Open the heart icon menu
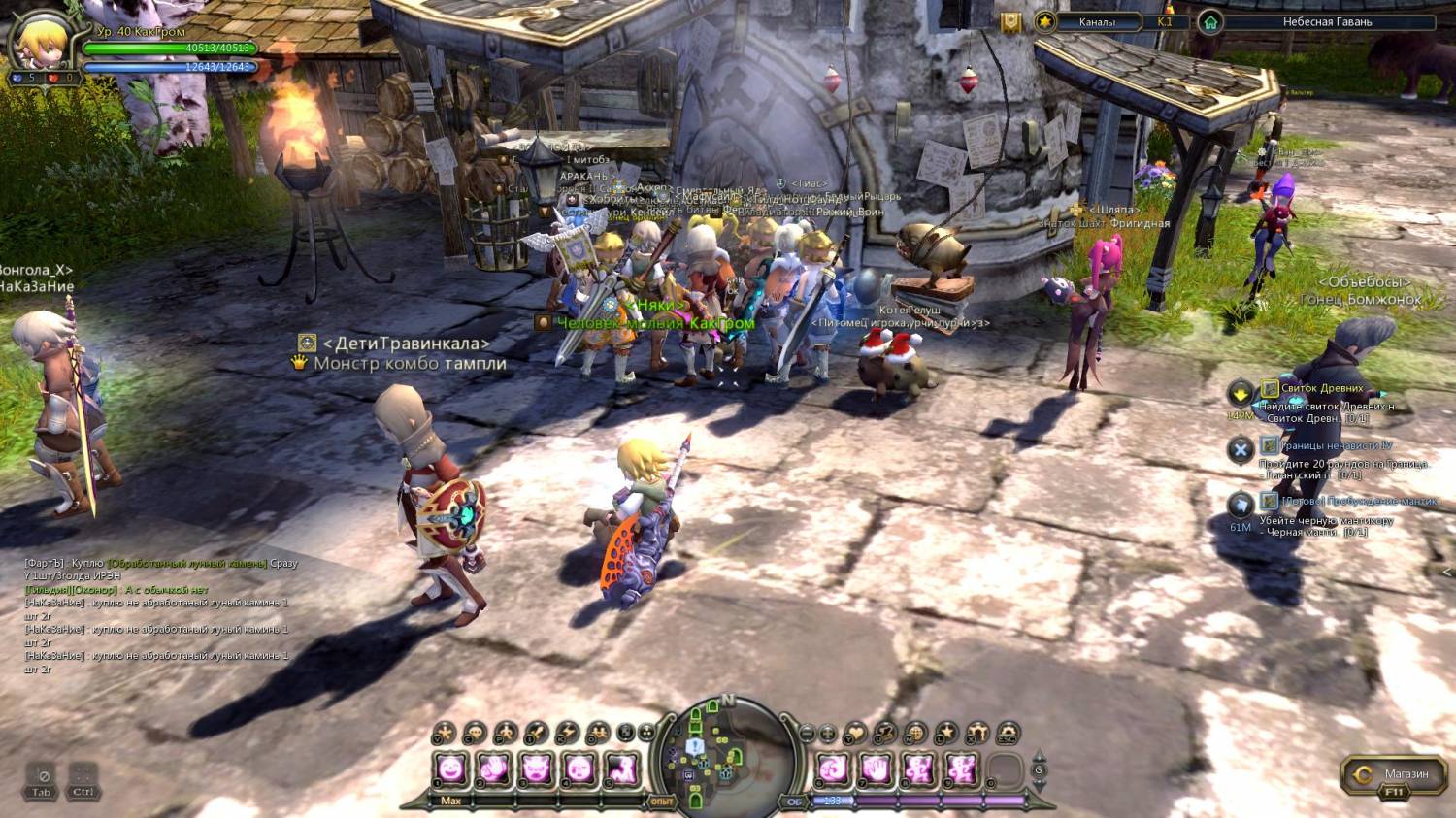The height and width of the screenshot is (818, 1456). (x=855, y=734)
